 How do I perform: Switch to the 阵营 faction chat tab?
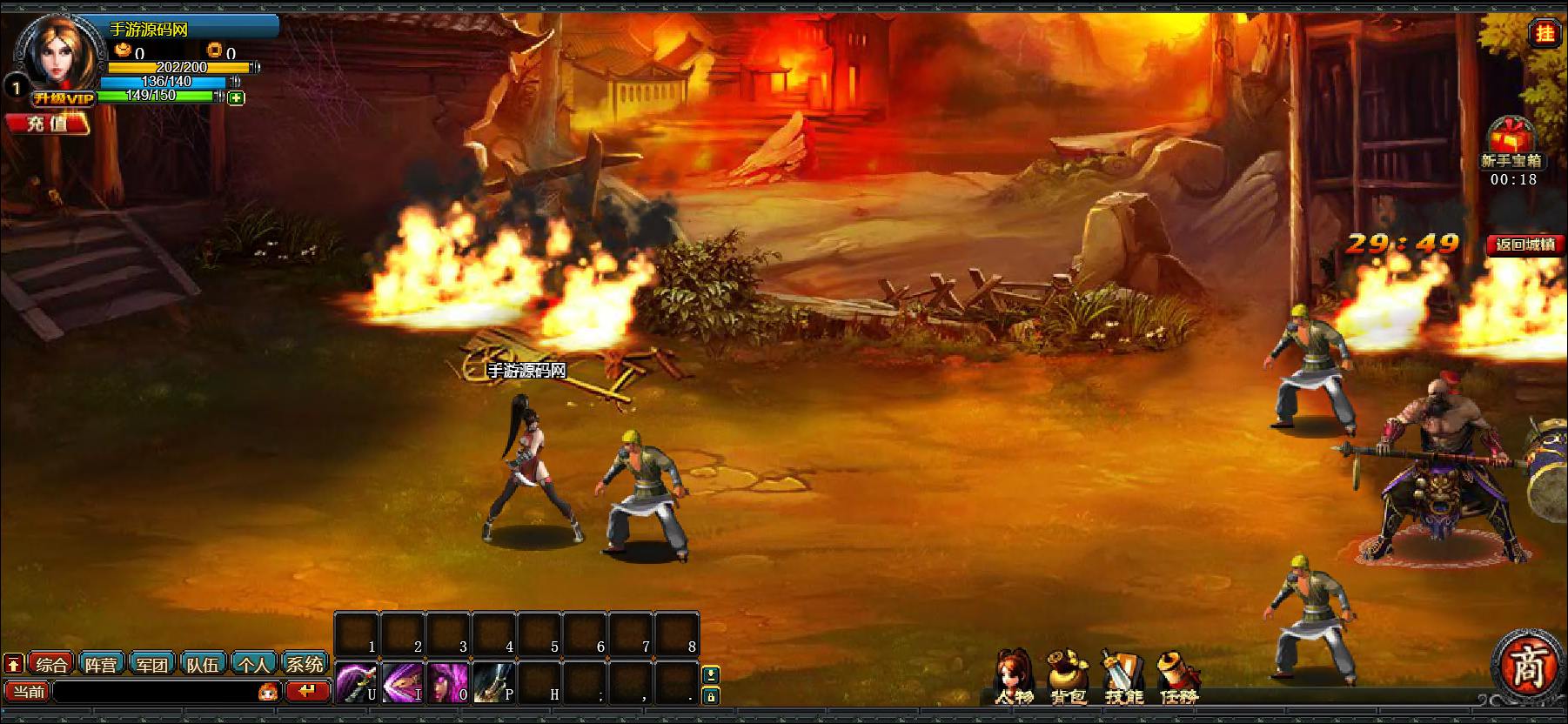coord(102,665)
